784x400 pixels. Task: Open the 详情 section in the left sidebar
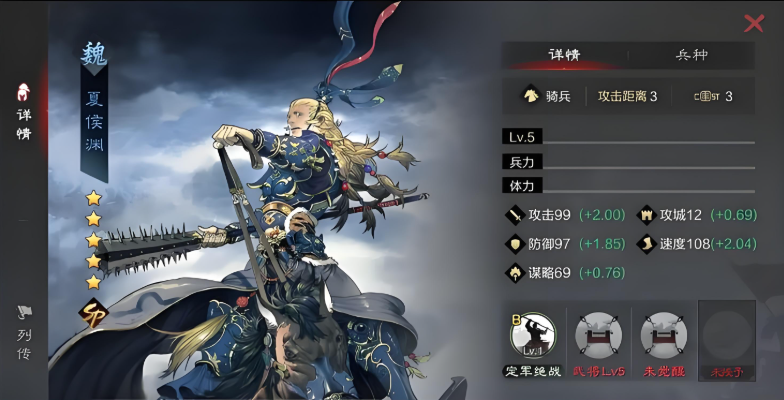23,111
